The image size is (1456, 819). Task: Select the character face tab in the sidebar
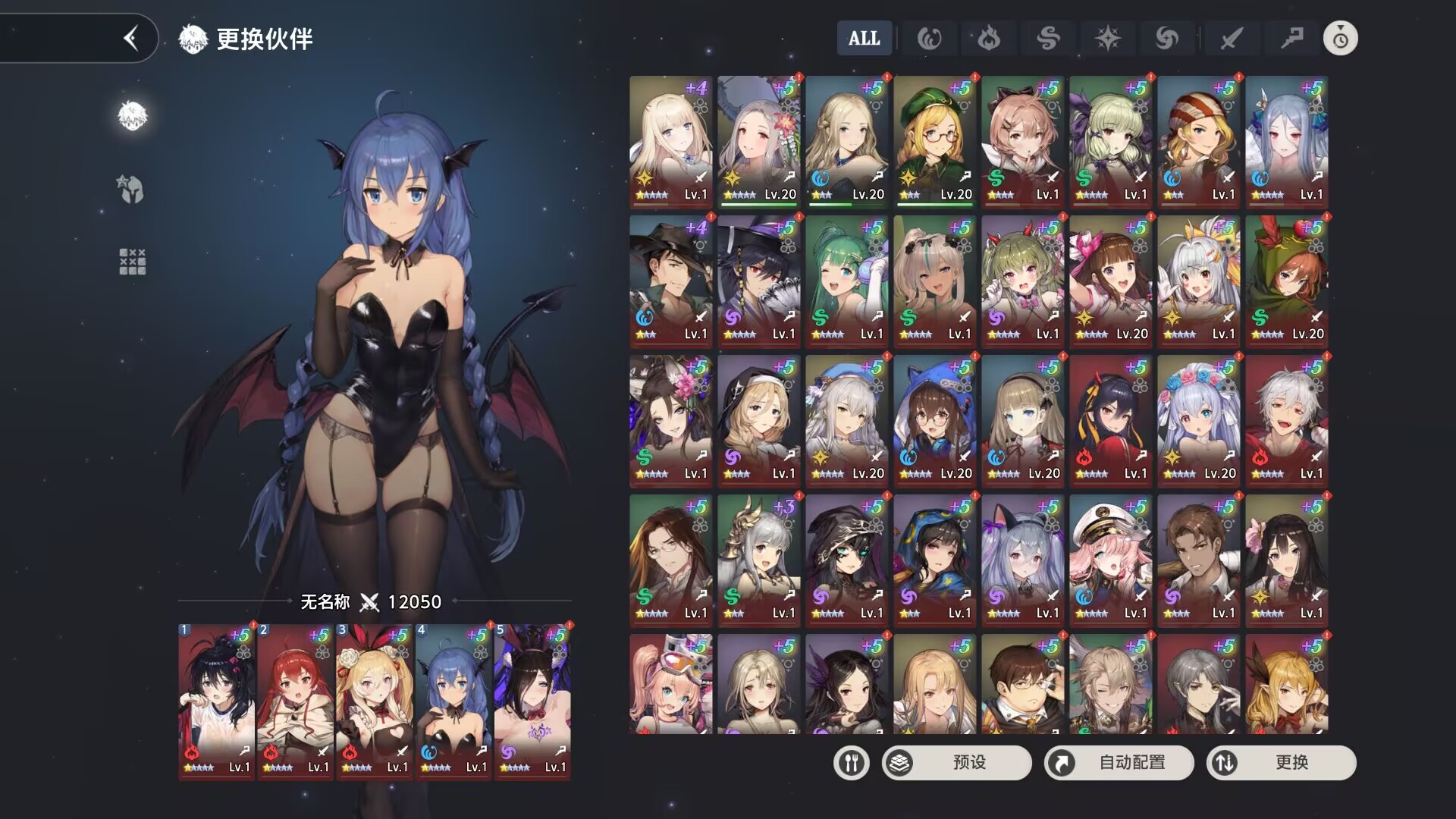(132, 115)
